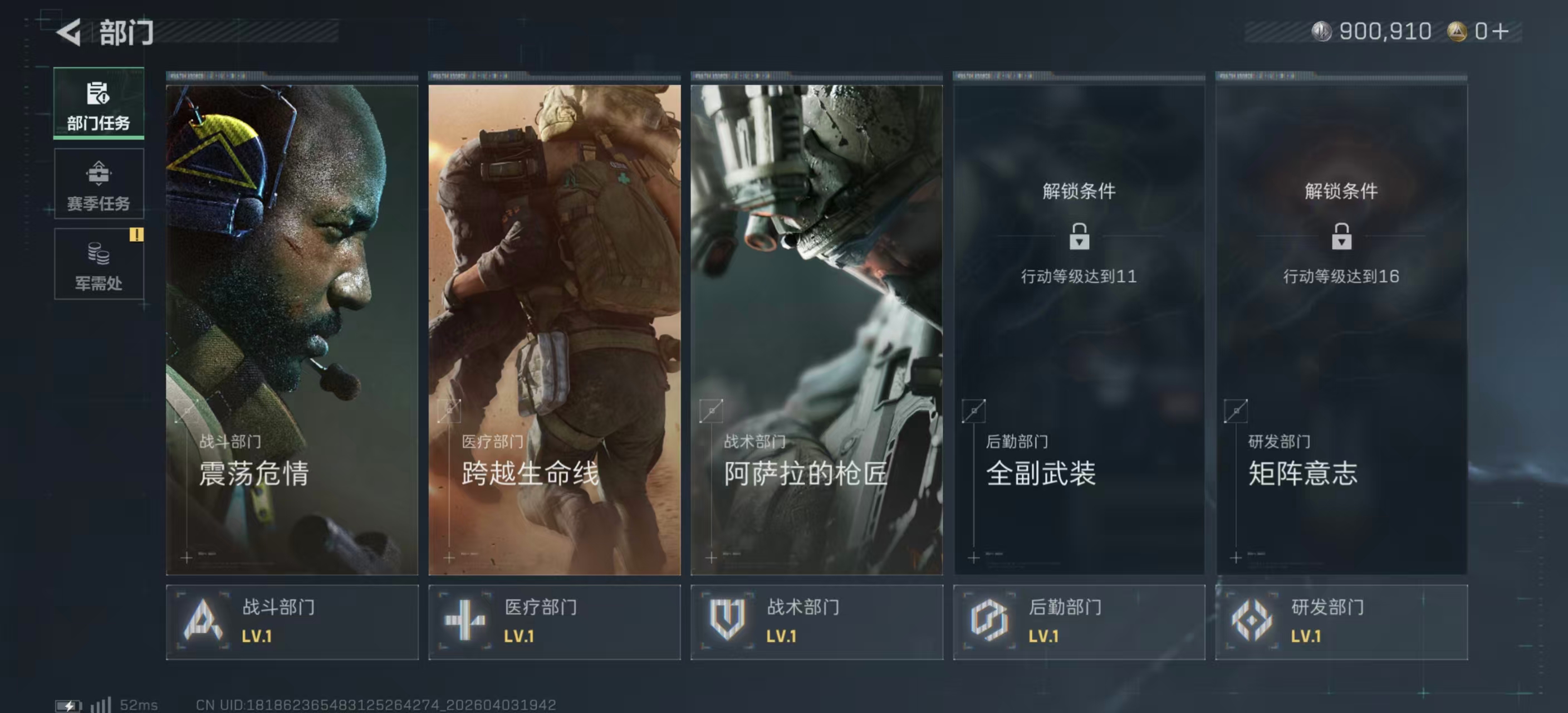The height and width of the screenshot is (713, 1568).
Task: Select the 研发部门 diamond icon
Action: (x=1253, y=620)
